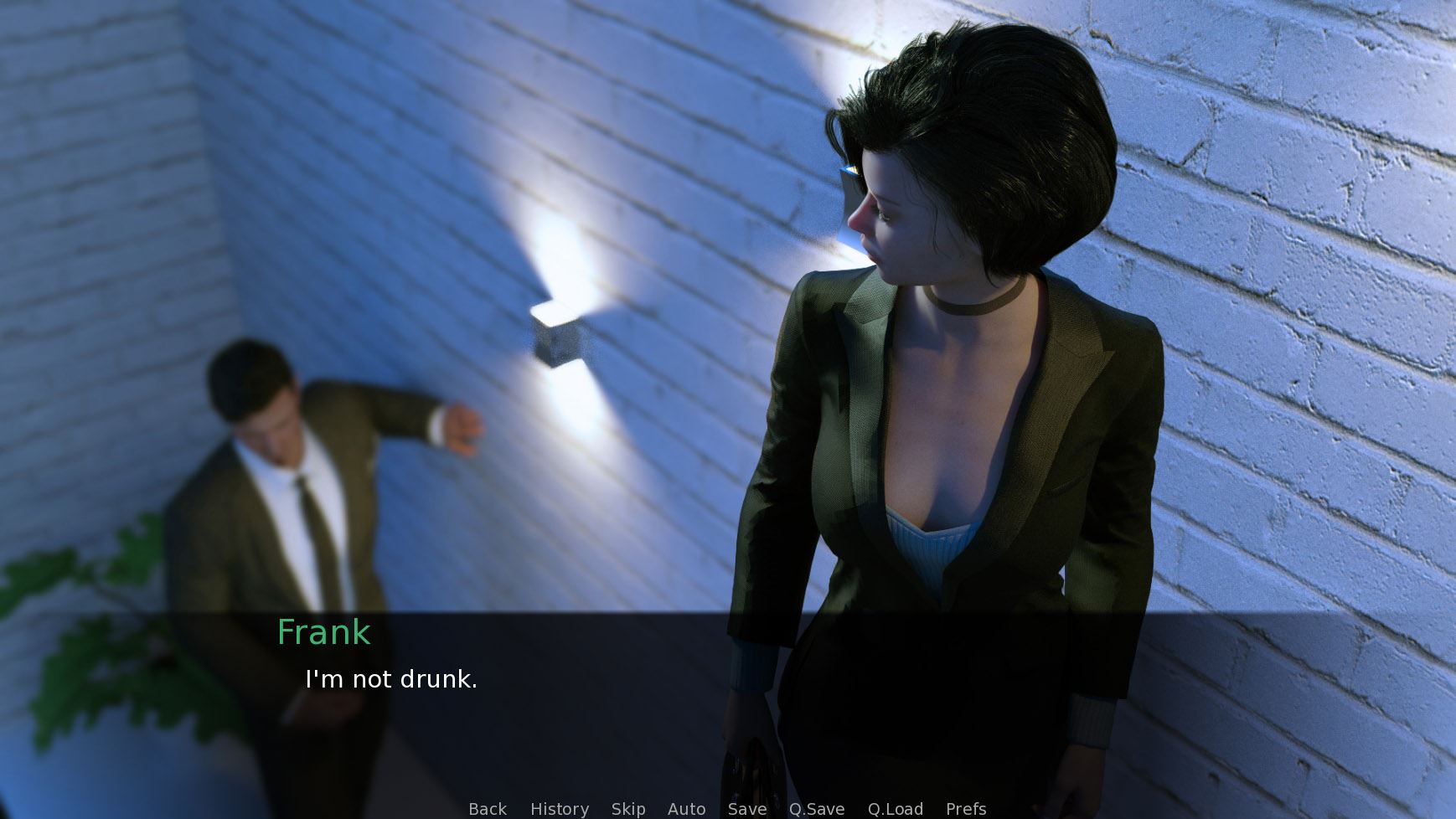Open the Prefs menu
The height and width of the screenshot is (819, 1456).
965,809
